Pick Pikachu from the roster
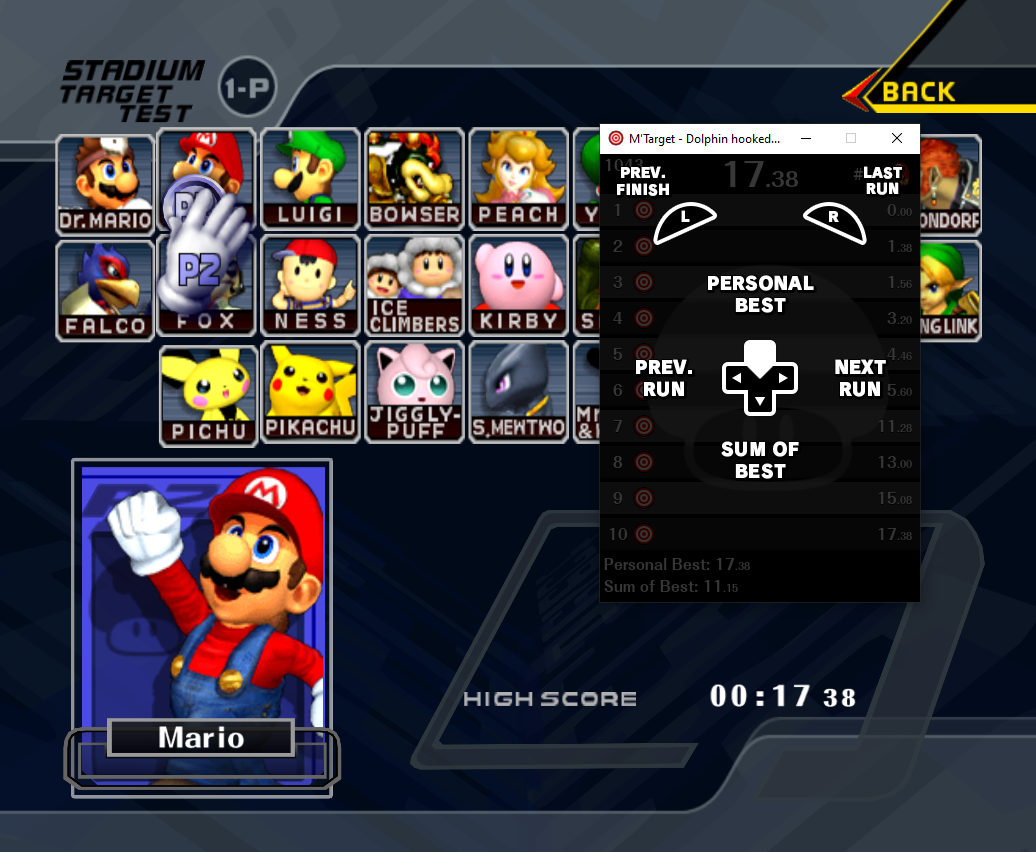 [x=310, y=392]
